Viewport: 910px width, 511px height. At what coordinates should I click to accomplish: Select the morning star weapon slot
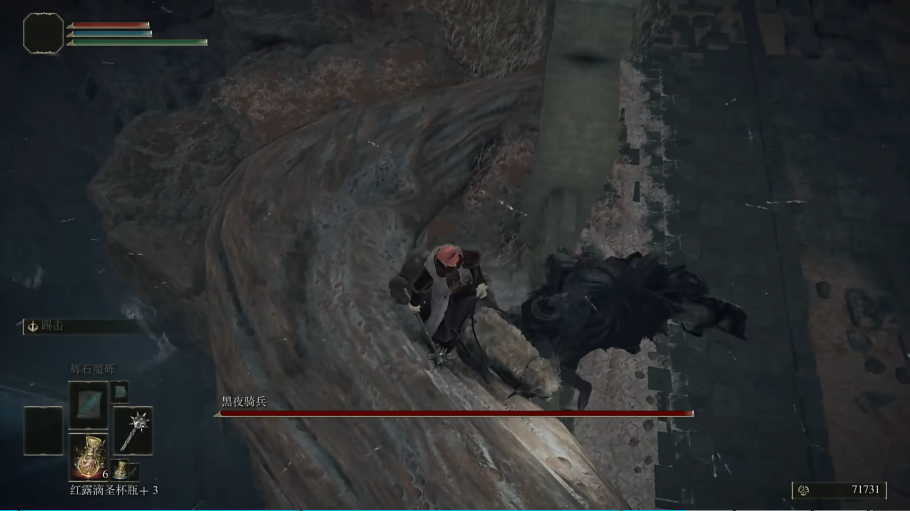coord(132,430)
